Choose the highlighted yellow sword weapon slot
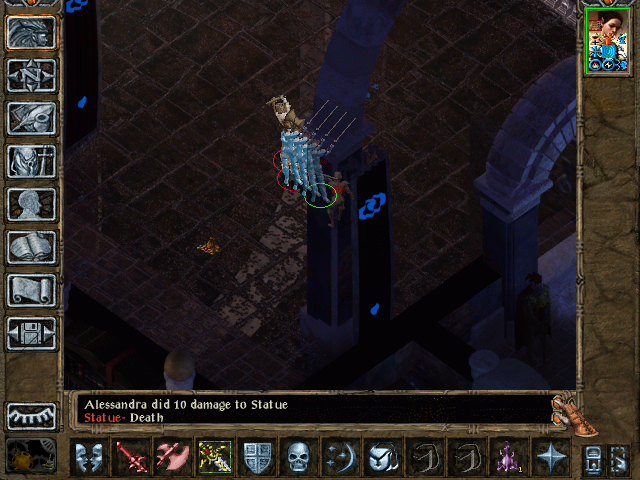 coord(215,457)
